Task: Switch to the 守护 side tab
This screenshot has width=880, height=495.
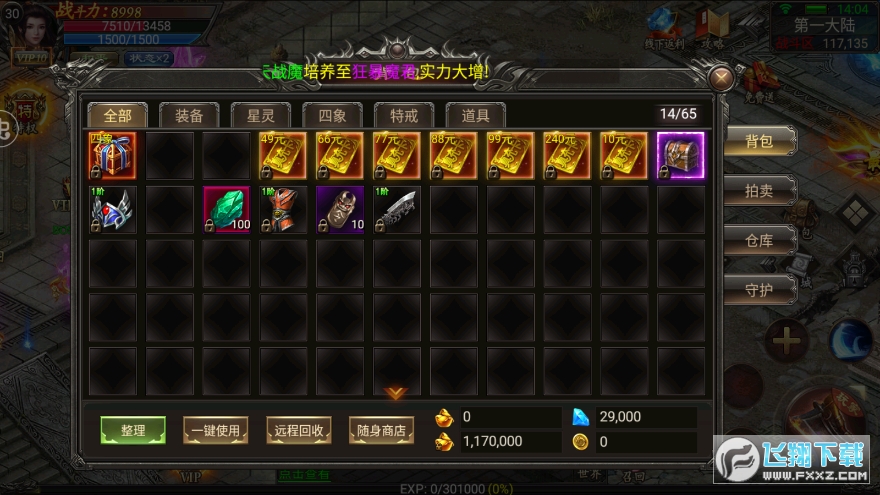Action: [759, 289]
